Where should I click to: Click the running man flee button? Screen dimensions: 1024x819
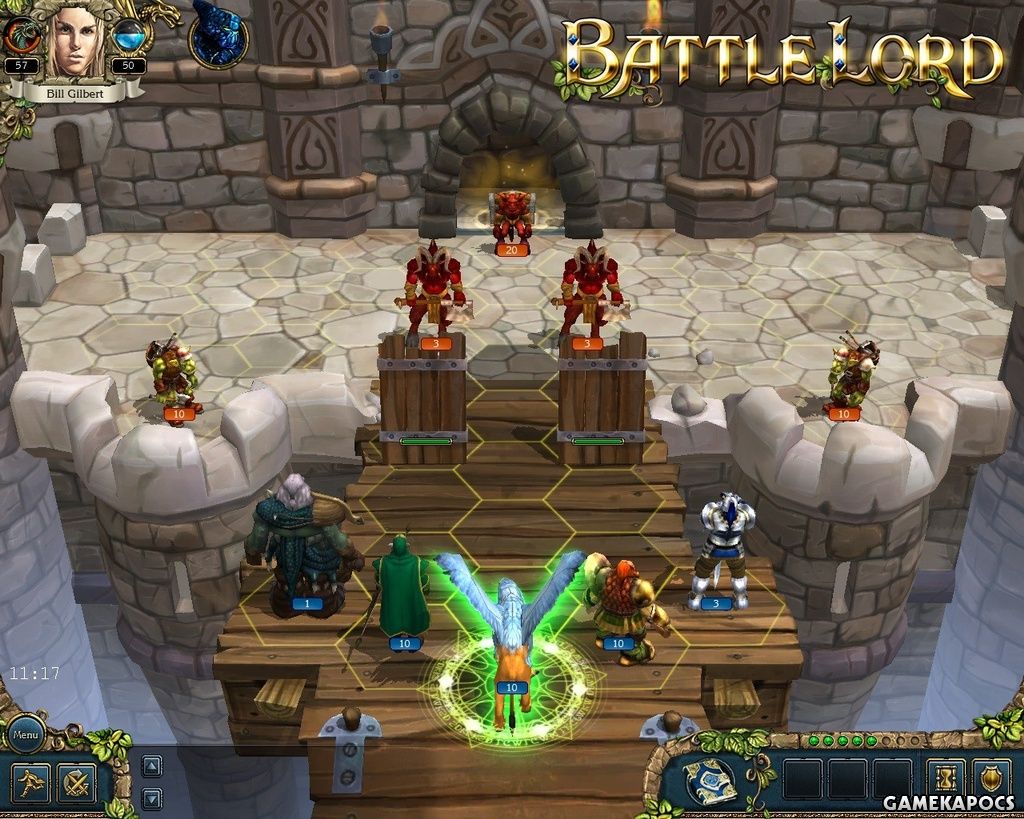[x=28, y=783]
